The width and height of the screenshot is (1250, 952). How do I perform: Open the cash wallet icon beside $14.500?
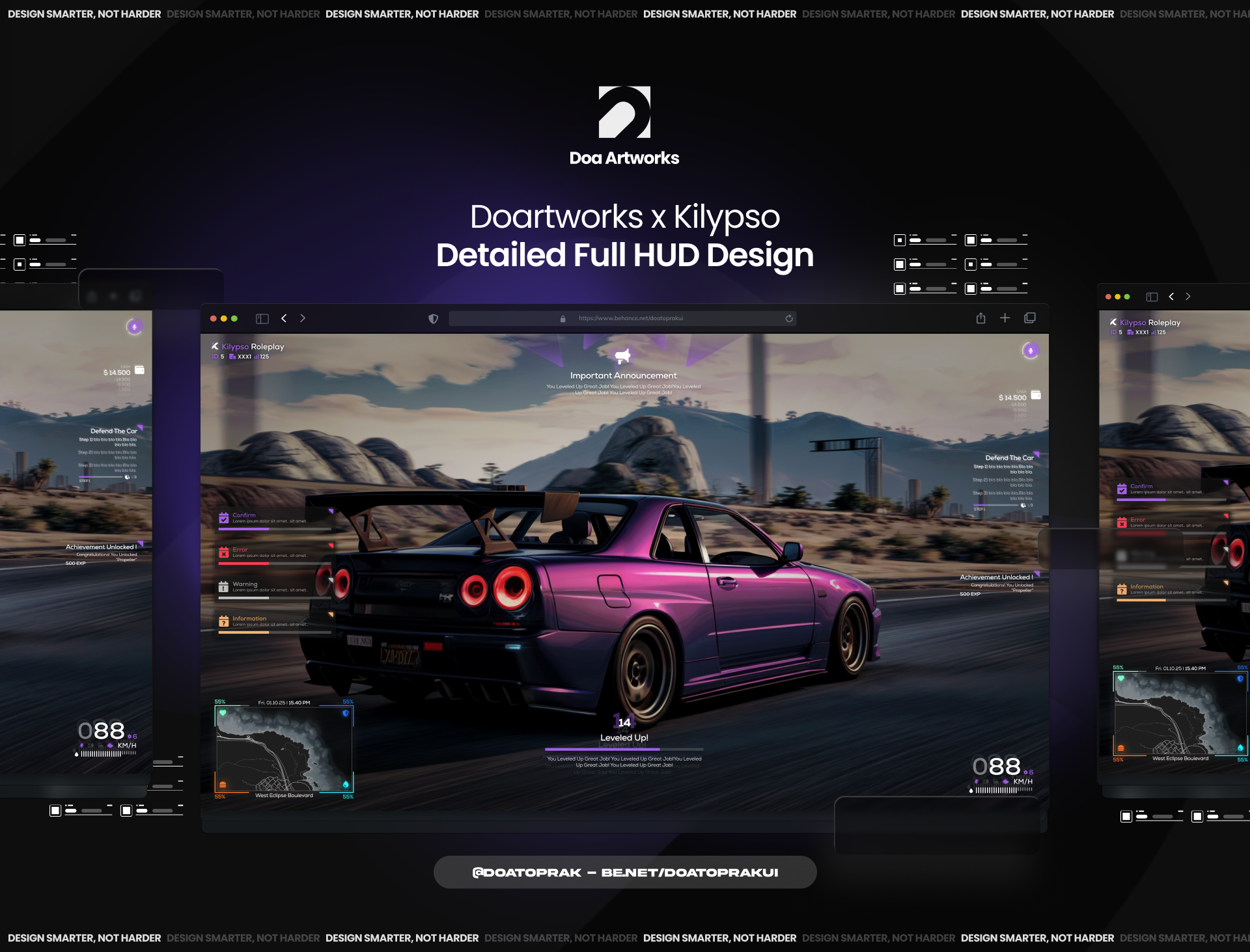(1036, 395)
